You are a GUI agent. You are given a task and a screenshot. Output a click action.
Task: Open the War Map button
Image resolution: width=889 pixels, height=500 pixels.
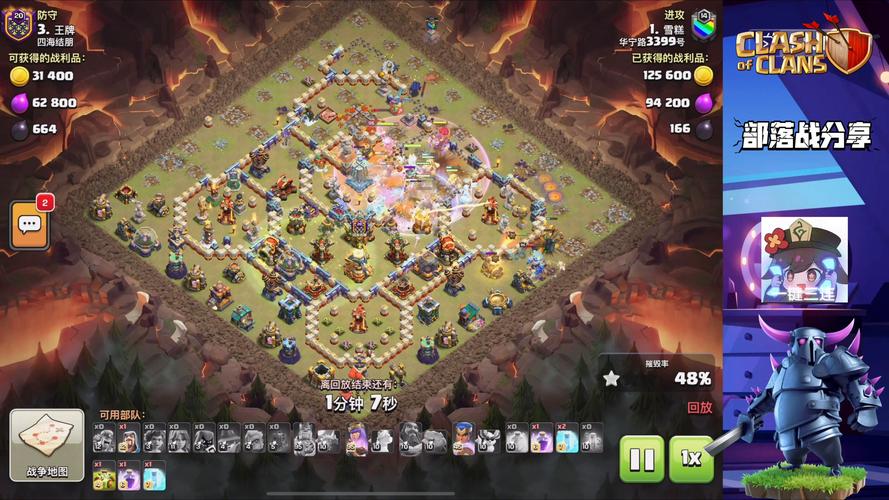47,444
